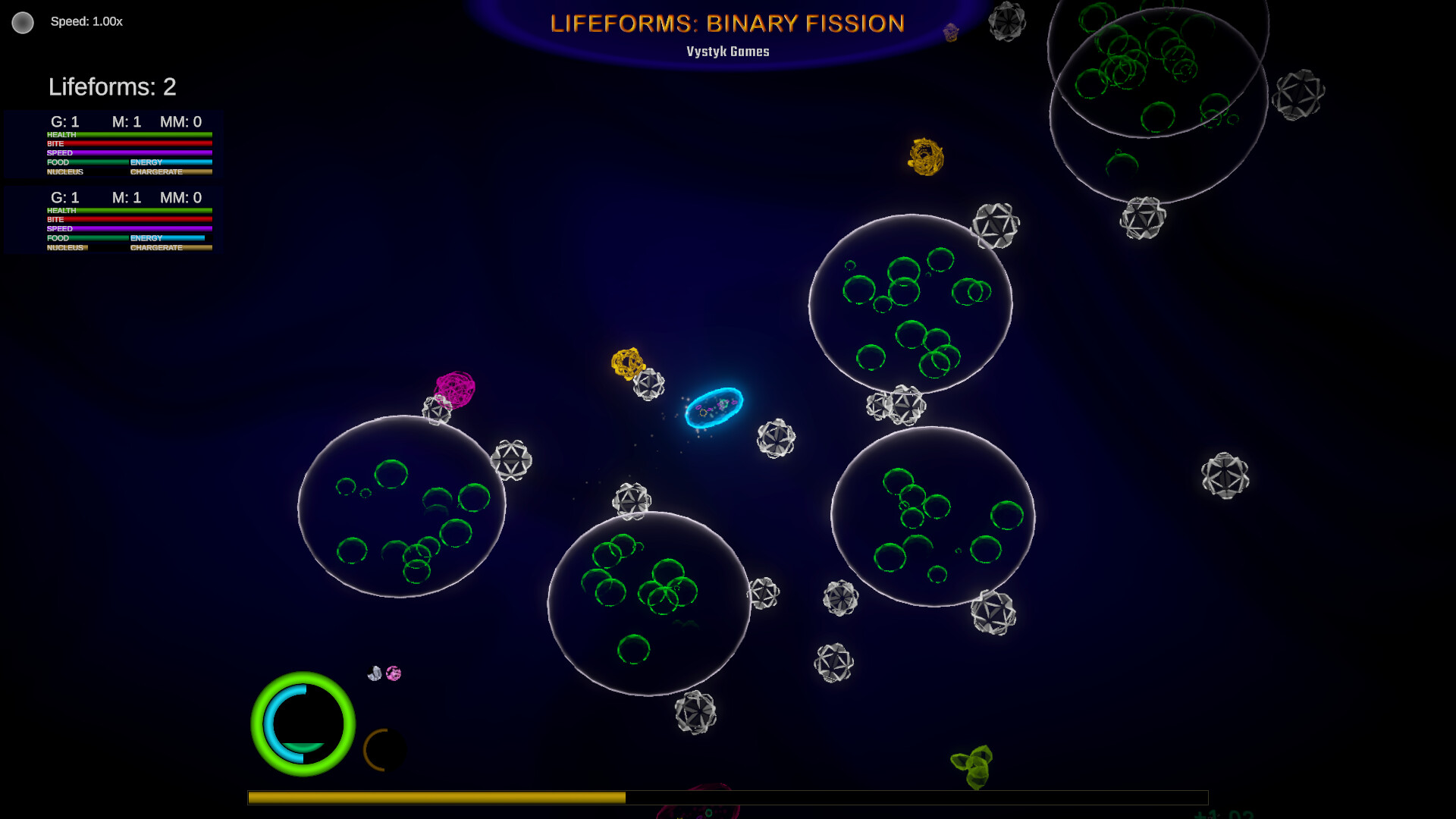This screenshot has width=1456, height=819.
Task: Click the large green circular ability gauge
Action: 303,725
